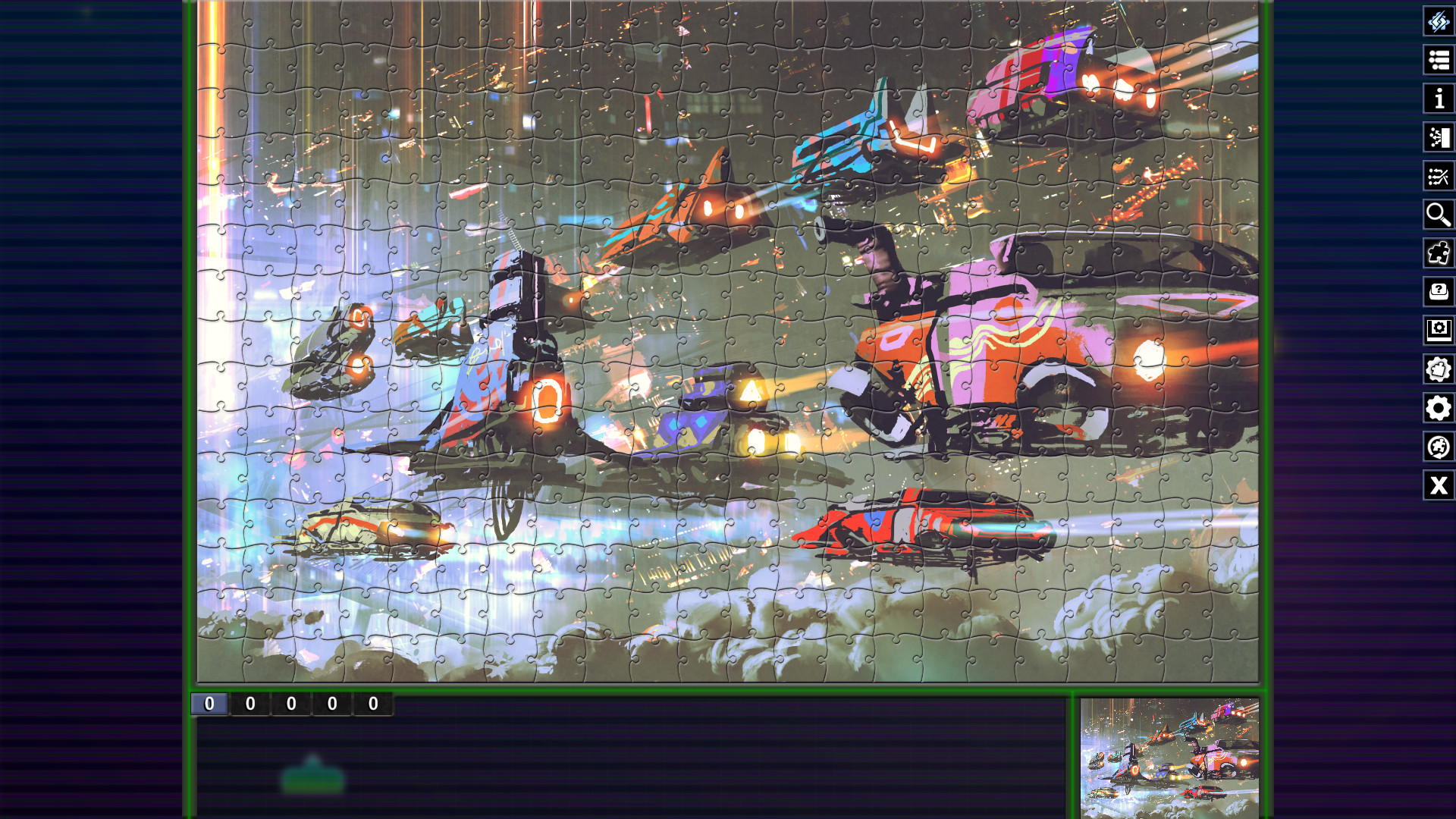This screenshot has width=1456, height=819.
Task: Switch to the second piece tray tab
Action: [251, 704]
